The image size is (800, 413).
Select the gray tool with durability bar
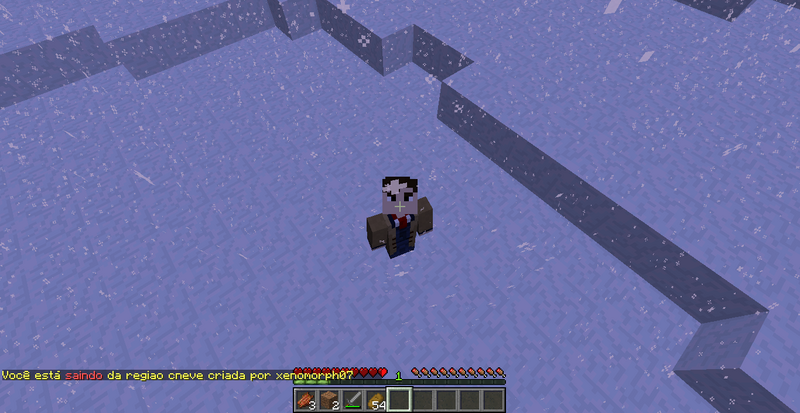(x=352, y=400)
